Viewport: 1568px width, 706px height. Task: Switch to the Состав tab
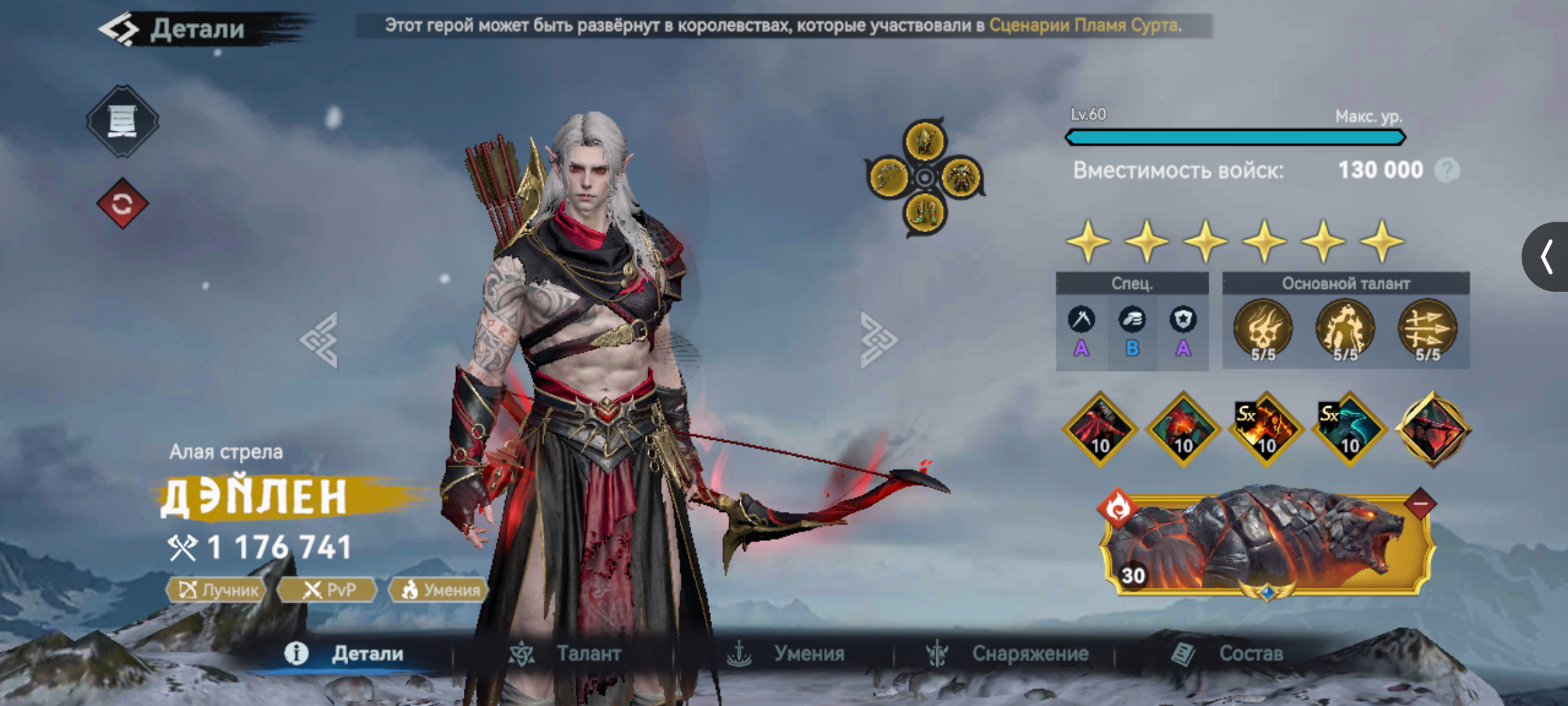1228,653
